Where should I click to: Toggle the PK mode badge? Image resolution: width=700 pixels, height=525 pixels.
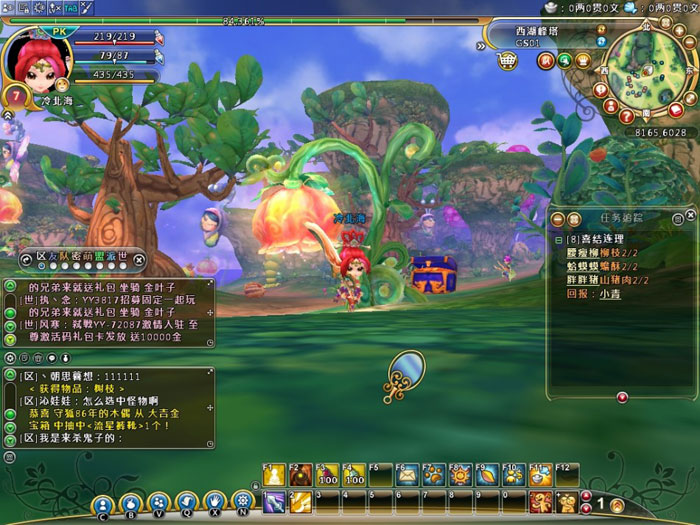(57, 30)
